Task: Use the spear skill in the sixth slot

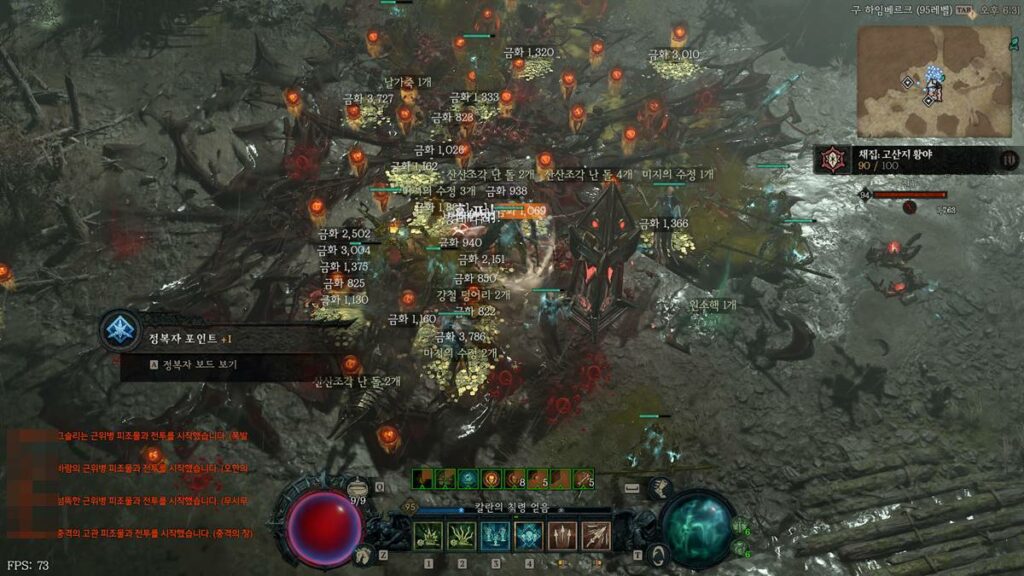Action: (596, 536)
